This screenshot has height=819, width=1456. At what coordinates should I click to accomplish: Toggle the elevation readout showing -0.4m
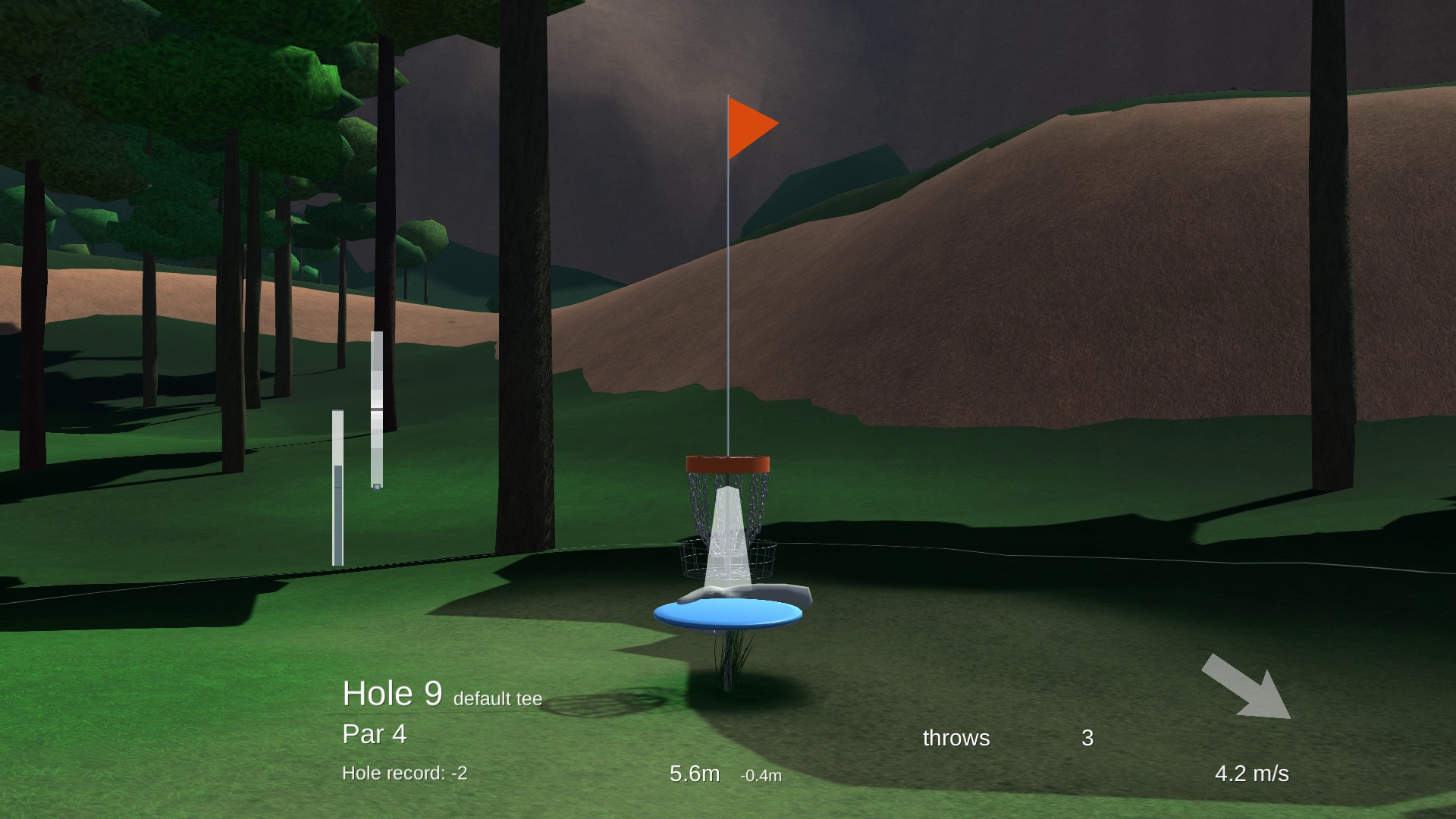(x=761, y=776)
